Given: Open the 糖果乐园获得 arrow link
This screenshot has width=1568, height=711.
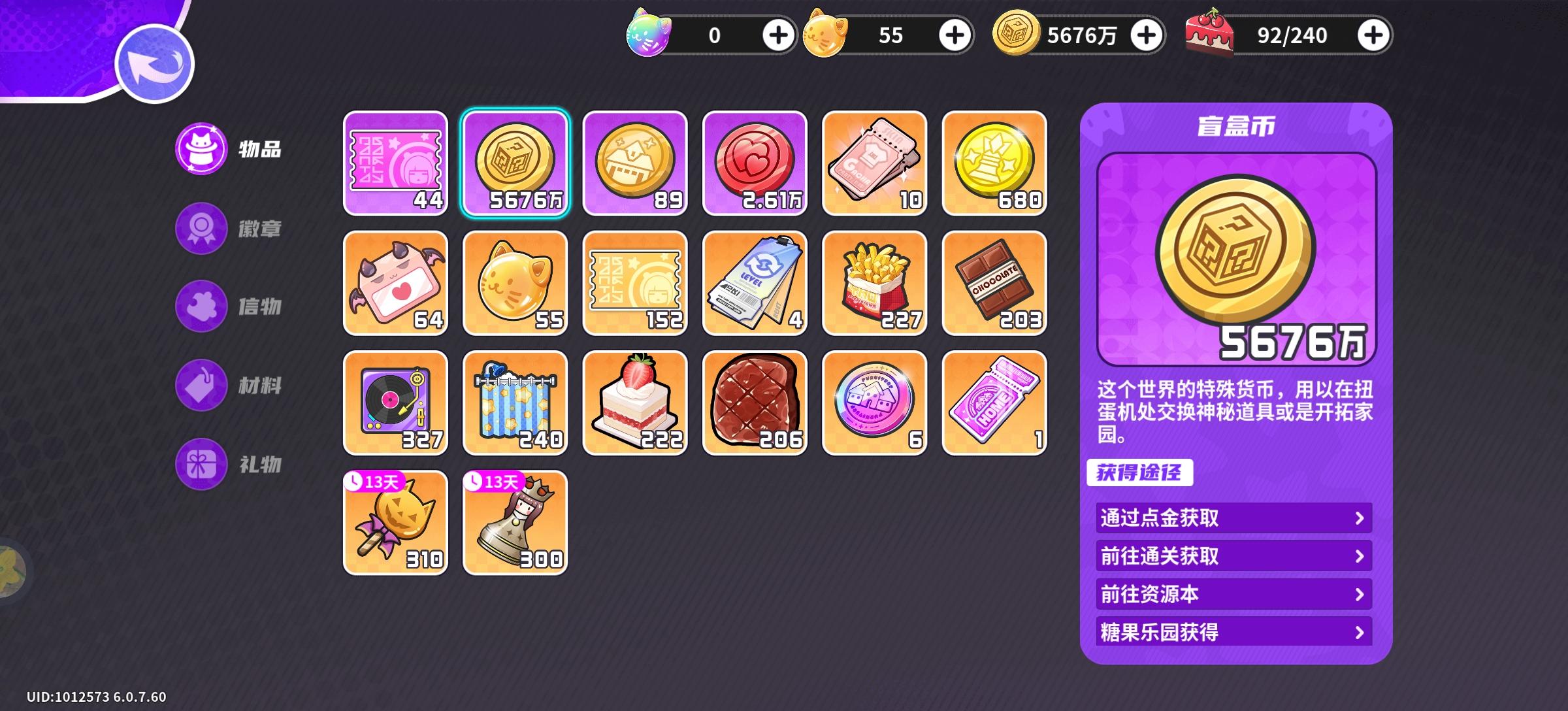Looking at the screenshot, I should [1232, 632].
